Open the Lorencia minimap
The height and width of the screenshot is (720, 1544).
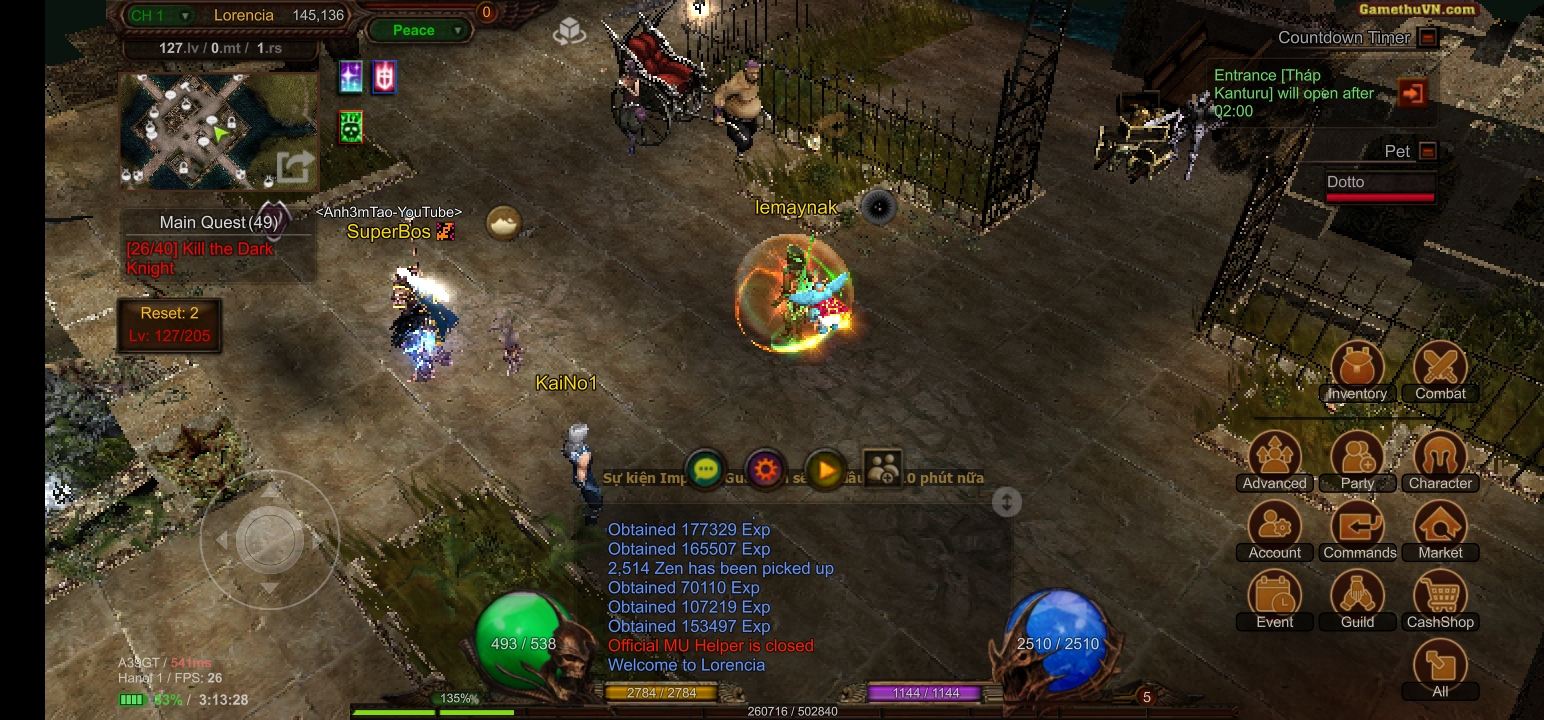pos(218,131)
